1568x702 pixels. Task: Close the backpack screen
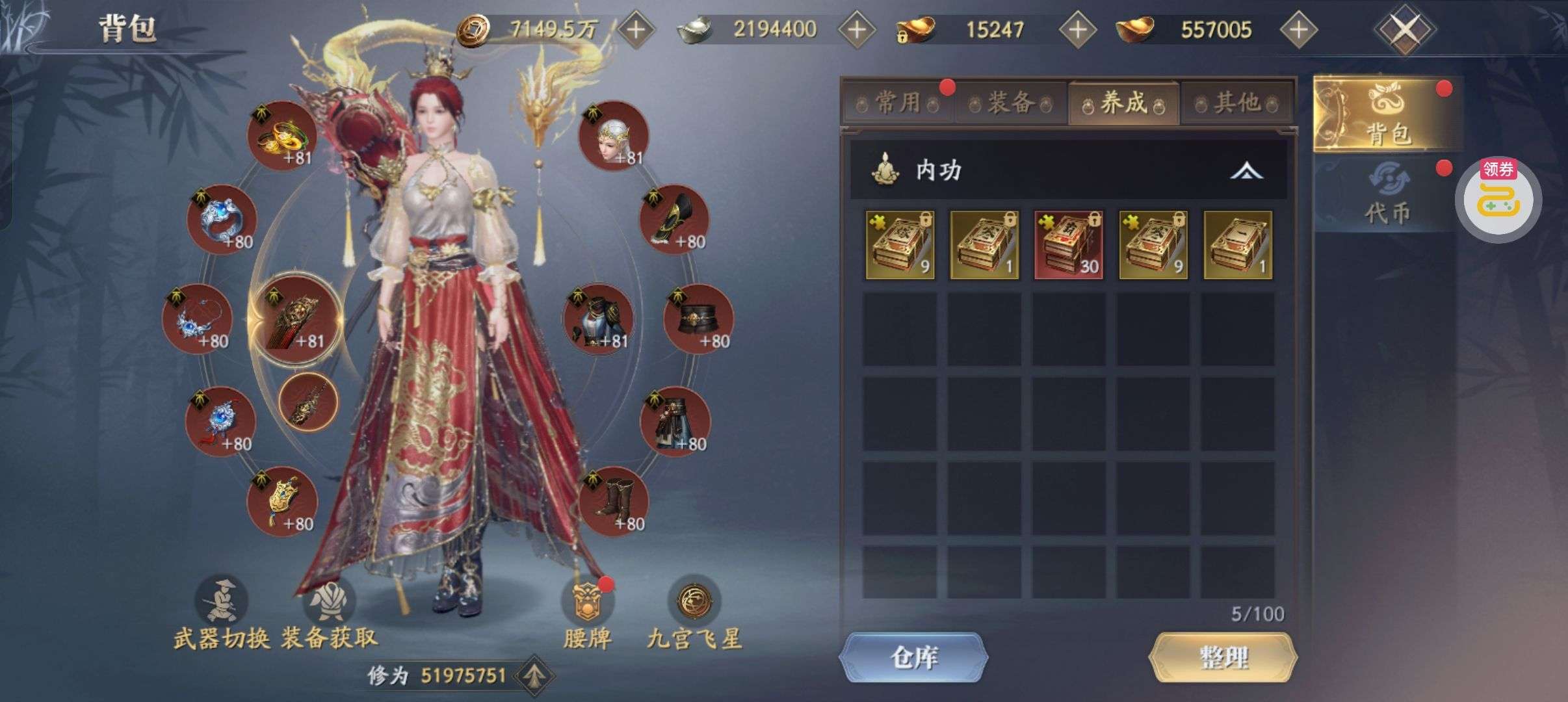(x=1404, y=29)
